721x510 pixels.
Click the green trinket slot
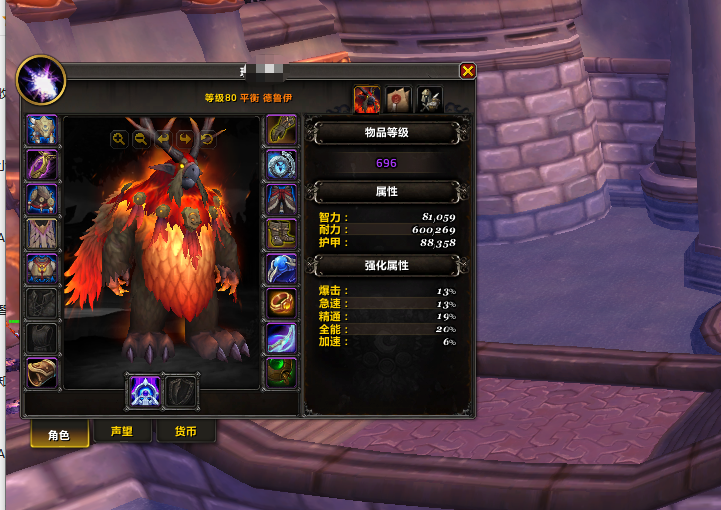(x=280, y=373)
